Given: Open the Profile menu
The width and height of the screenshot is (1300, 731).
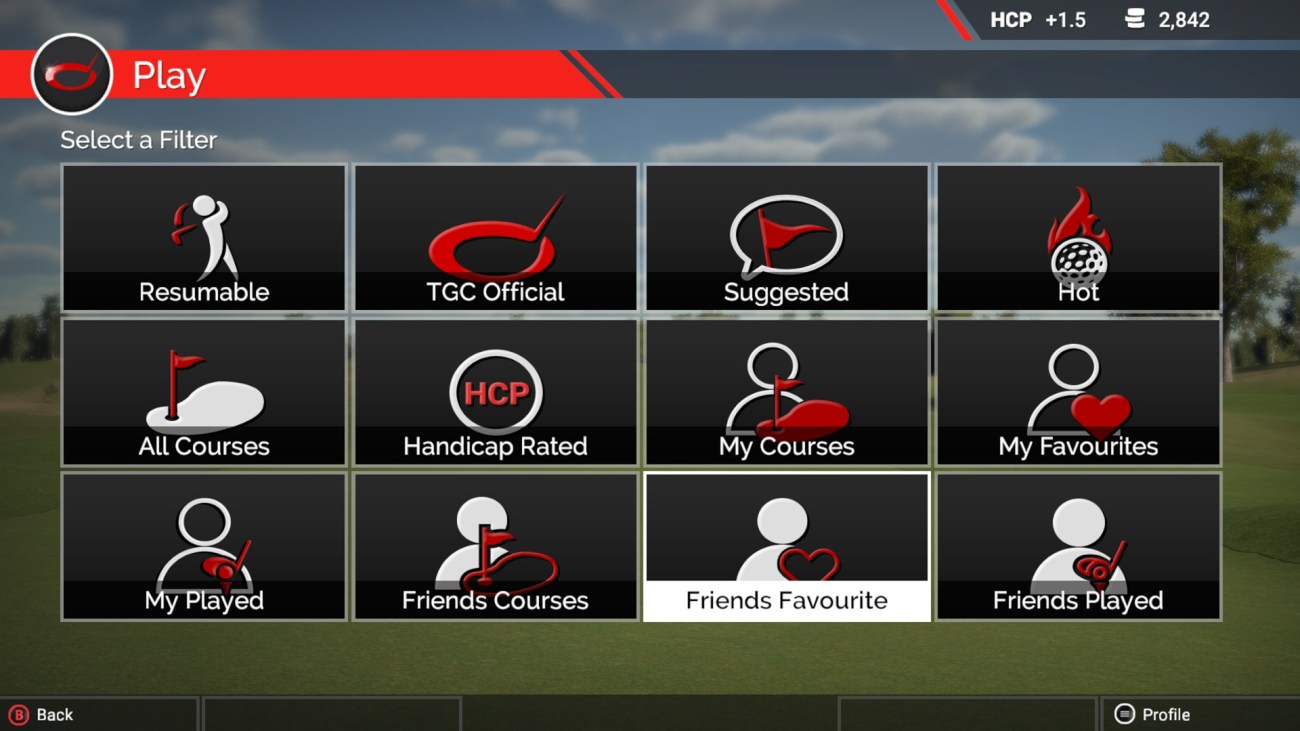Looking at the screenshot, I should pyautogui.click(x=1166, y=714).
